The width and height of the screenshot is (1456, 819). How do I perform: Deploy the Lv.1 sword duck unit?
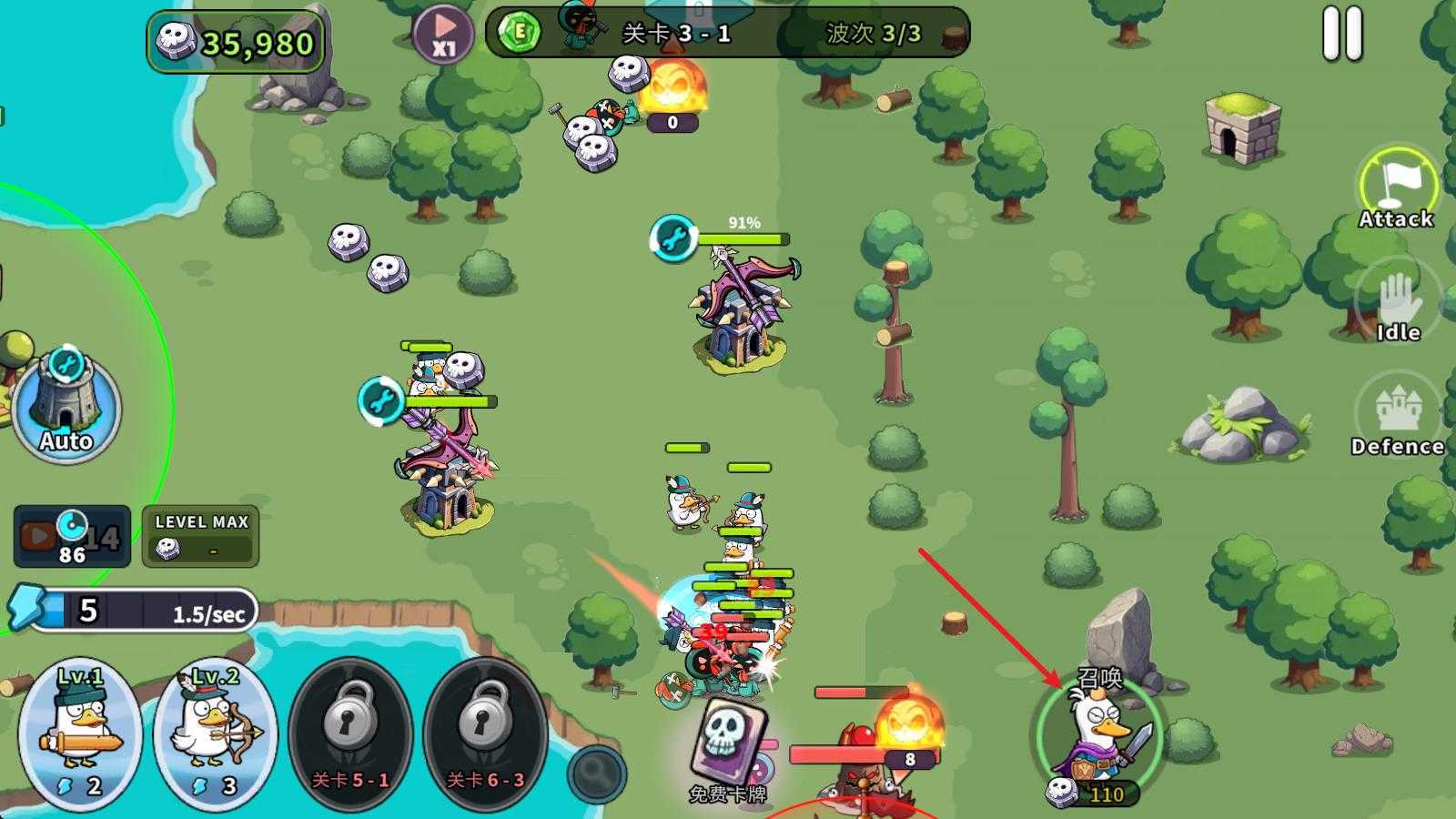coord(80,733)
